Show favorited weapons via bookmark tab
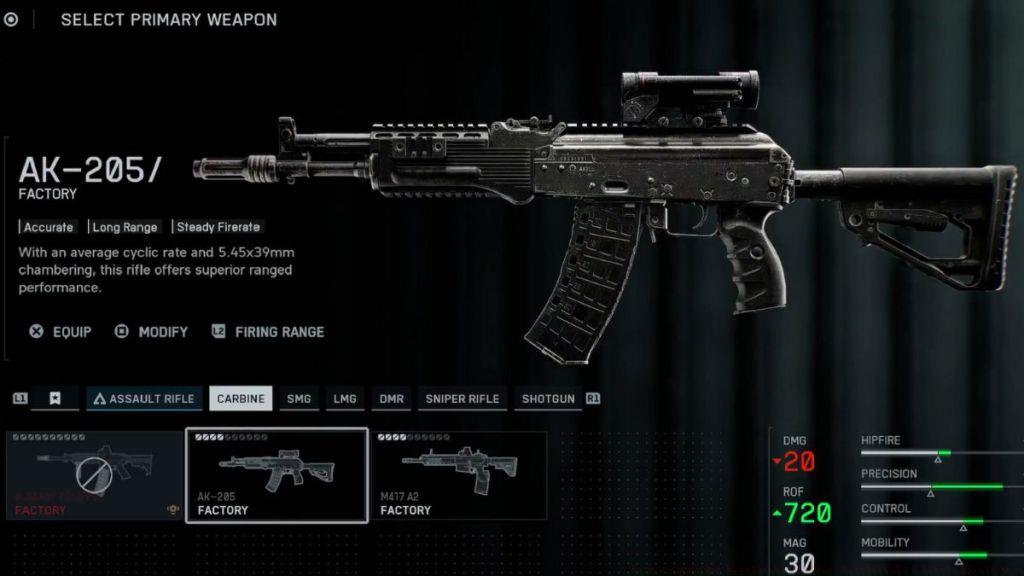This screenshot has height=576, width=1024. 55,399
